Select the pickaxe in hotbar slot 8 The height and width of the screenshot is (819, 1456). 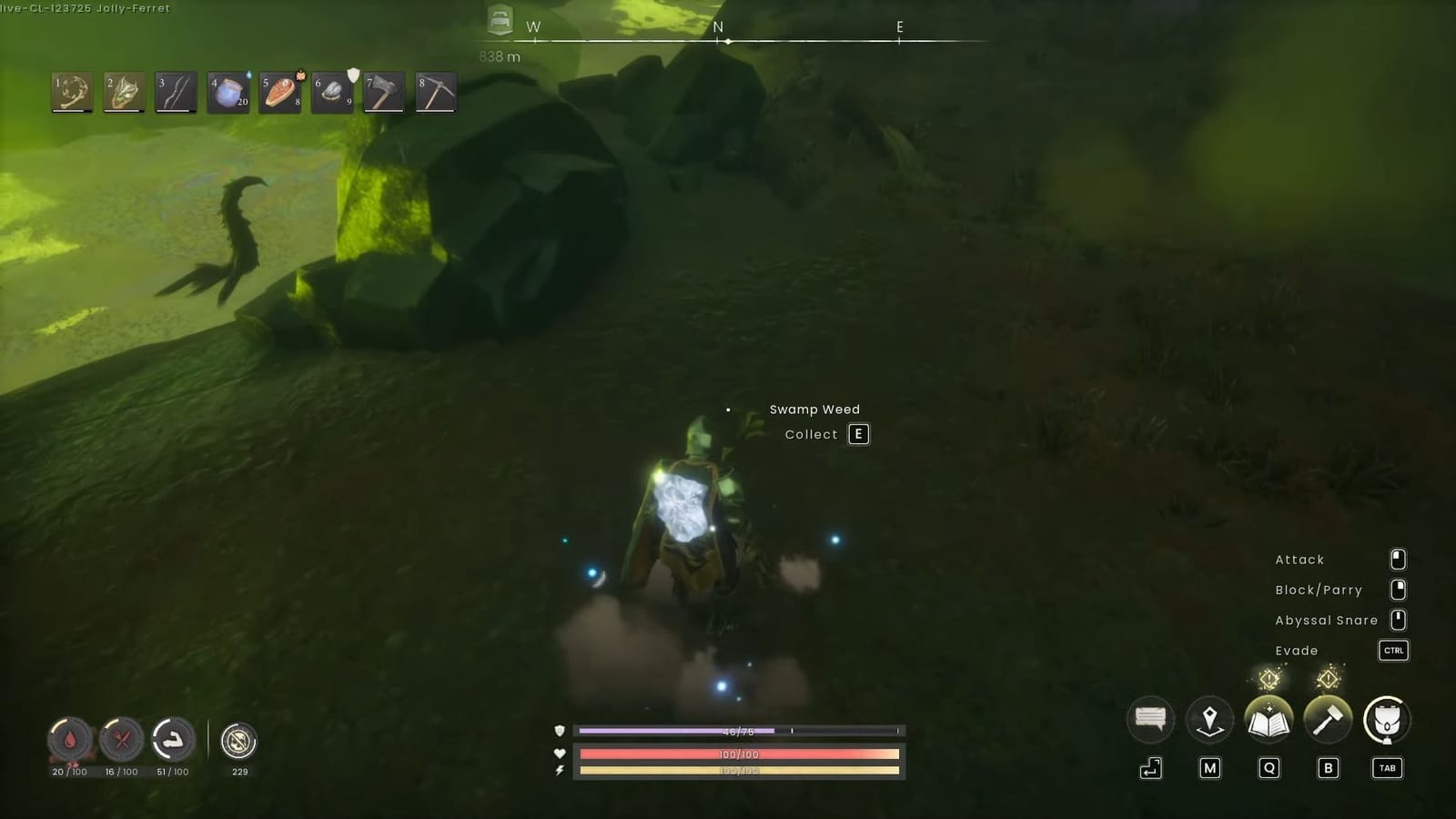pos(435,91)
